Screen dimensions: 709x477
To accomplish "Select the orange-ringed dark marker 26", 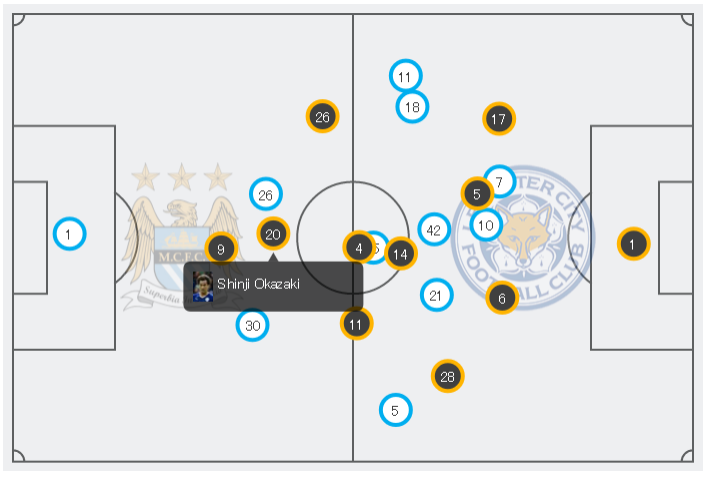I will (x=322, y=117).
